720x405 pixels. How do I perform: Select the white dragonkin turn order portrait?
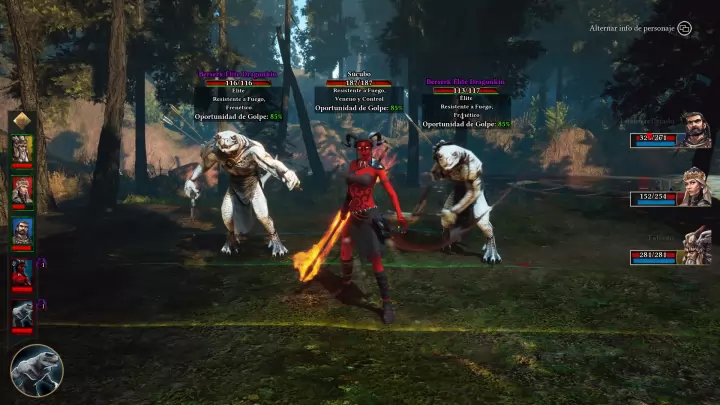(21, 314)
